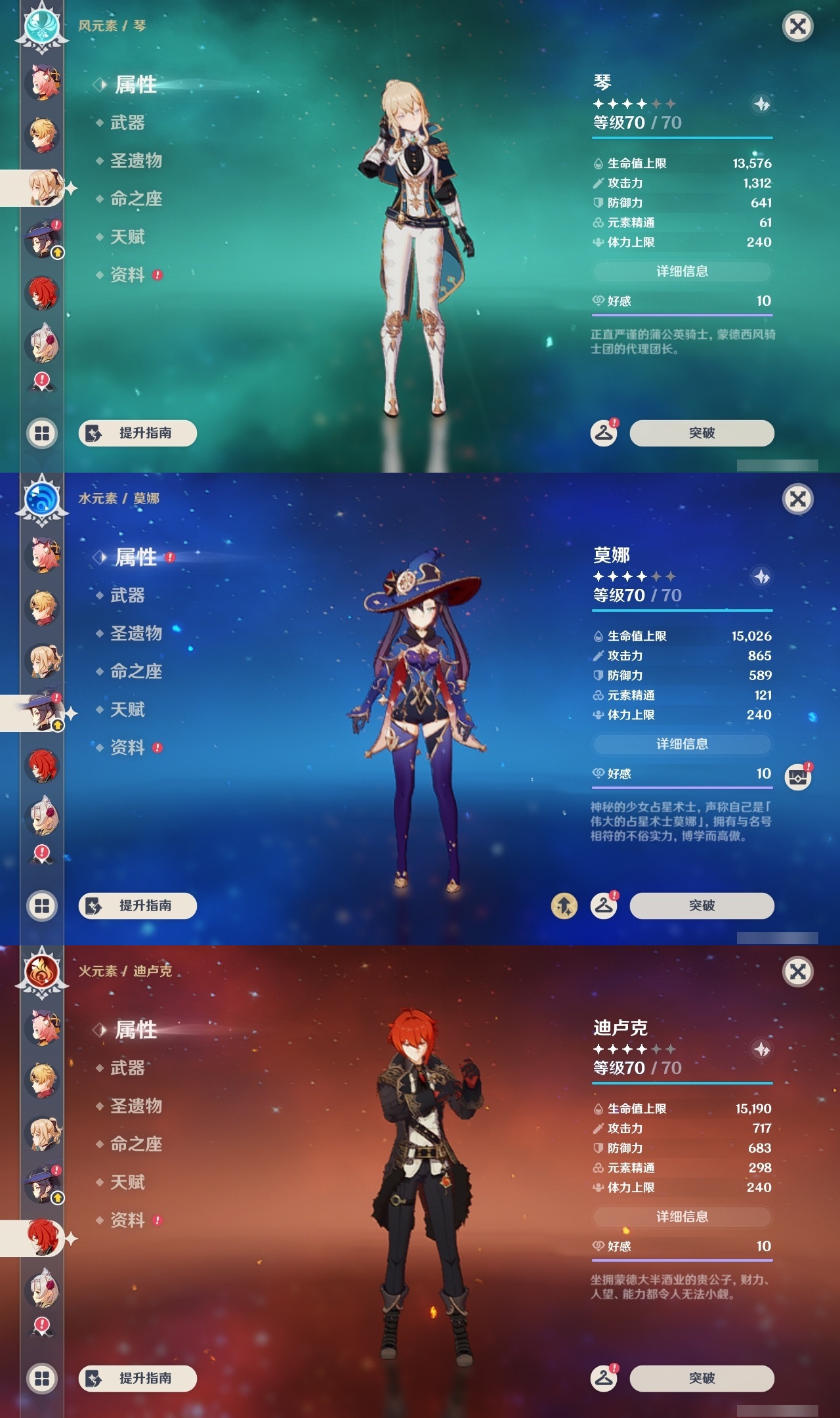Open Mona's 详细信息 detailed info panel
This screenshot has width=840, height=1418.
click(682, 744)
